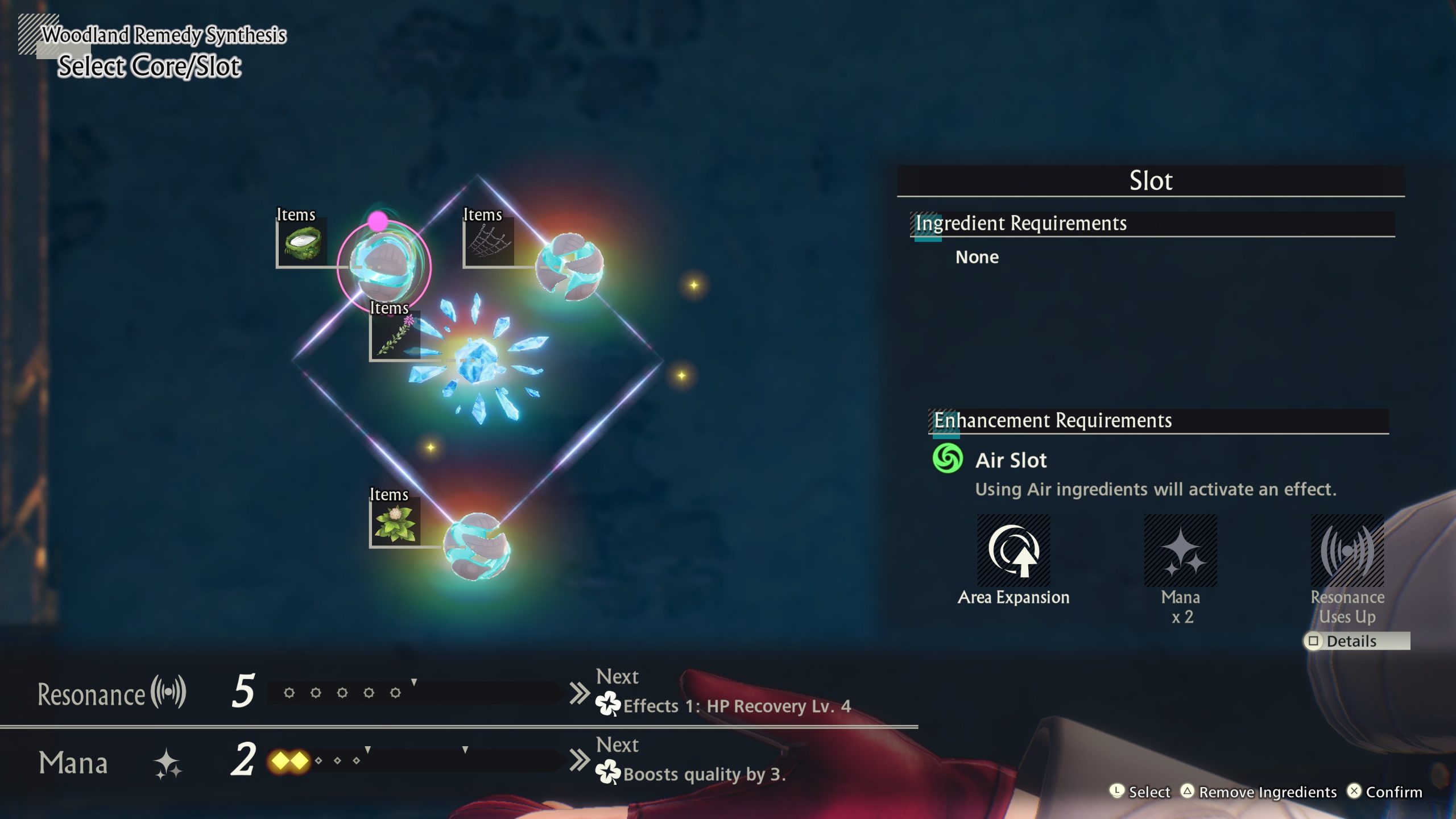The image size is (1456, 819).
Task: Select the green leafy plant ingredient
Action: (395, 522)
